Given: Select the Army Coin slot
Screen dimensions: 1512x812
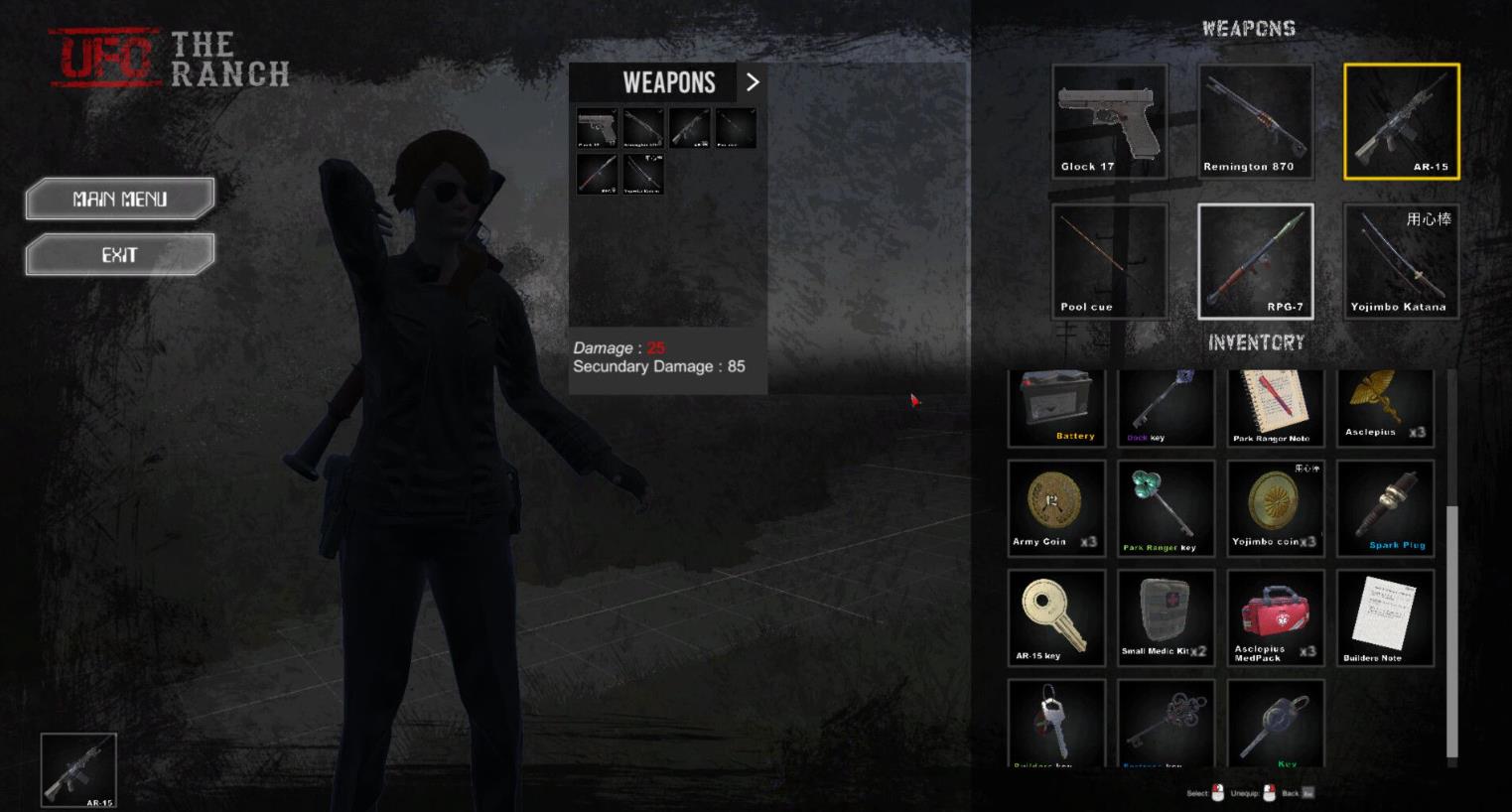Looking at the screenshot, I should pos(1056,508).
